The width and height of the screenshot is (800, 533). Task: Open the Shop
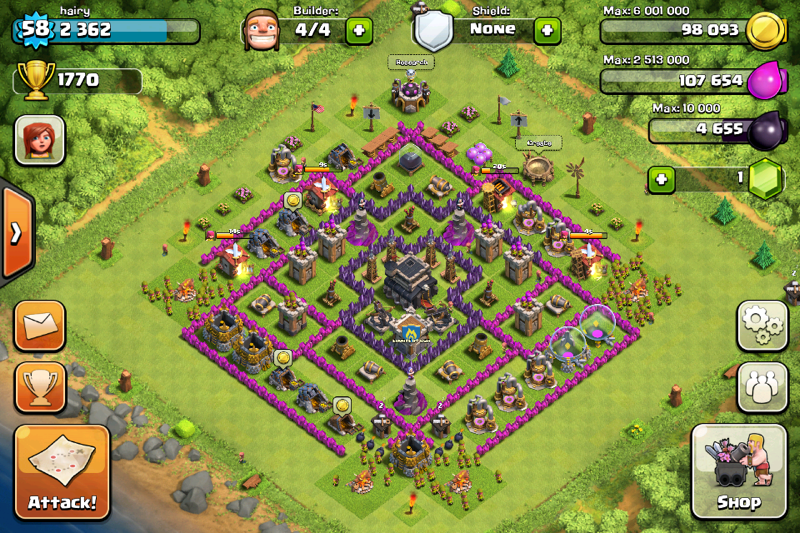click(738, 471)
